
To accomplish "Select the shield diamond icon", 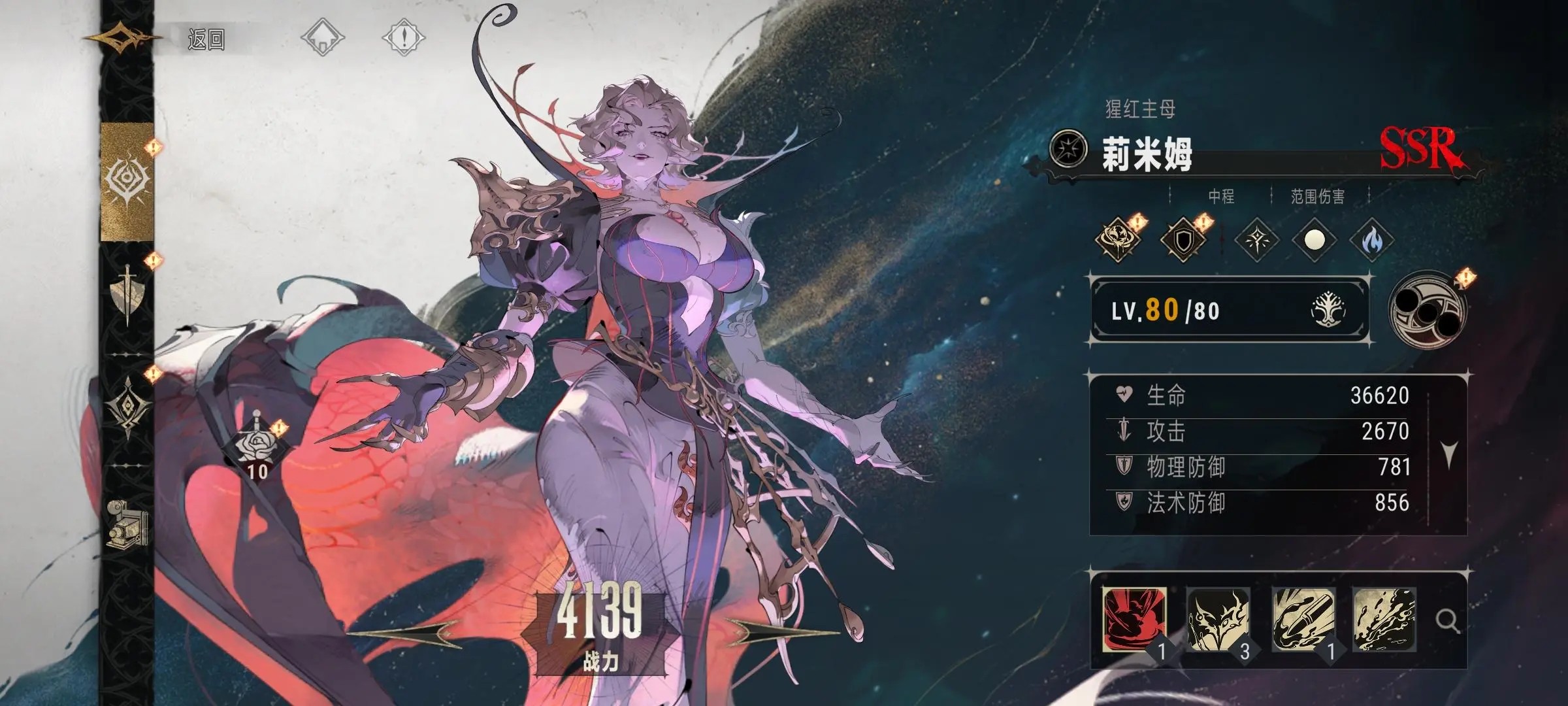I will pyautogui.click(x=1182, y=240).
